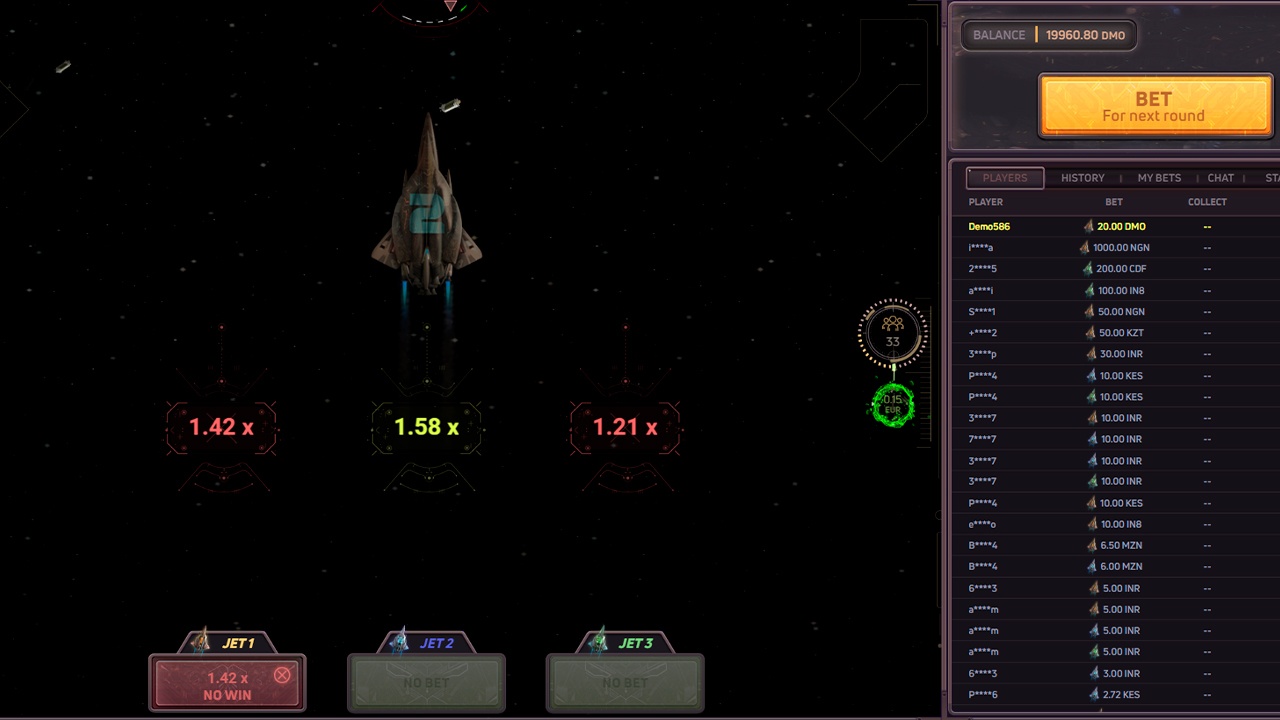Place a bet for next round
1280x720 pixels.
(1154, 106)
